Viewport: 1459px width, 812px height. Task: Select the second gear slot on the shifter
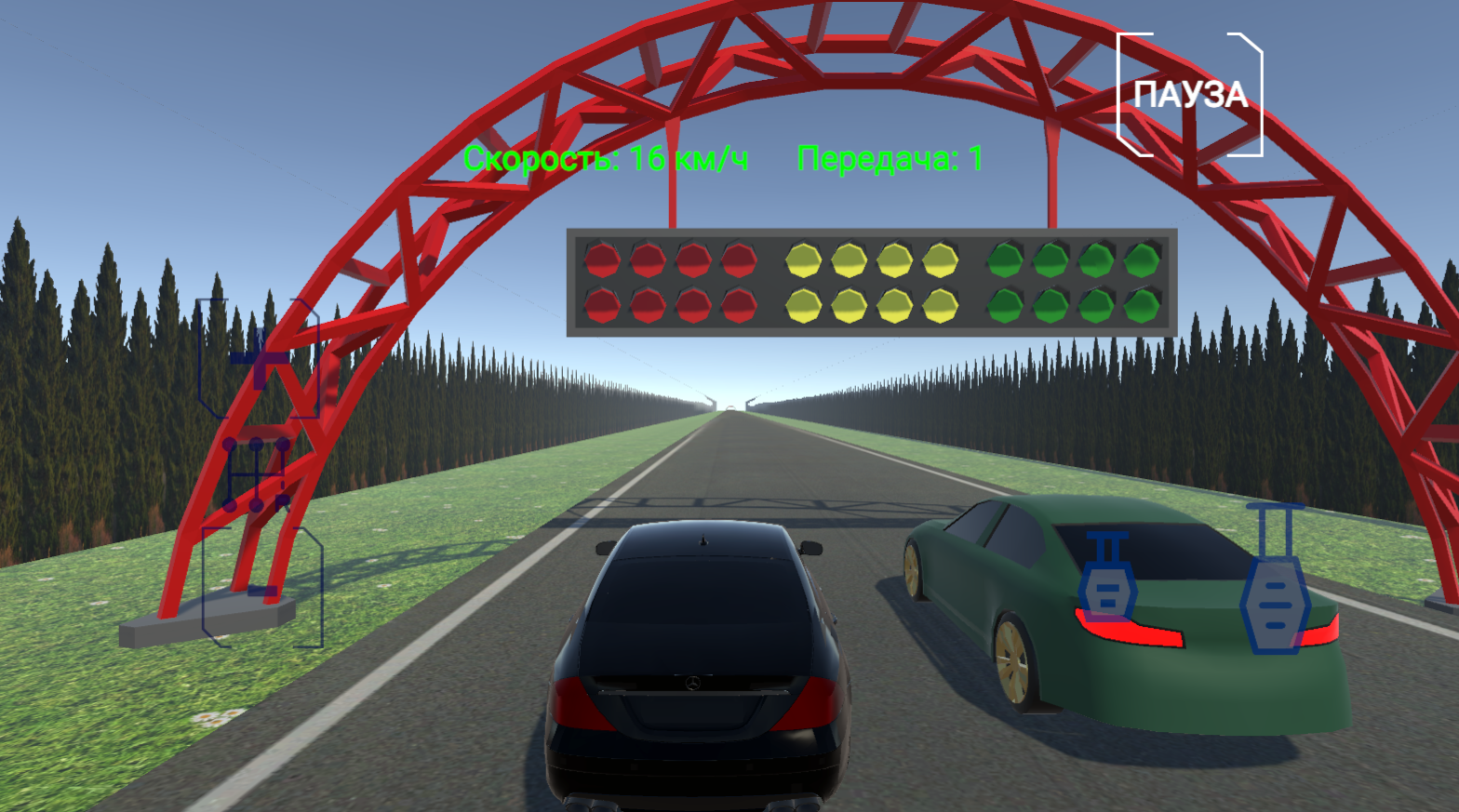click(229, 505)
